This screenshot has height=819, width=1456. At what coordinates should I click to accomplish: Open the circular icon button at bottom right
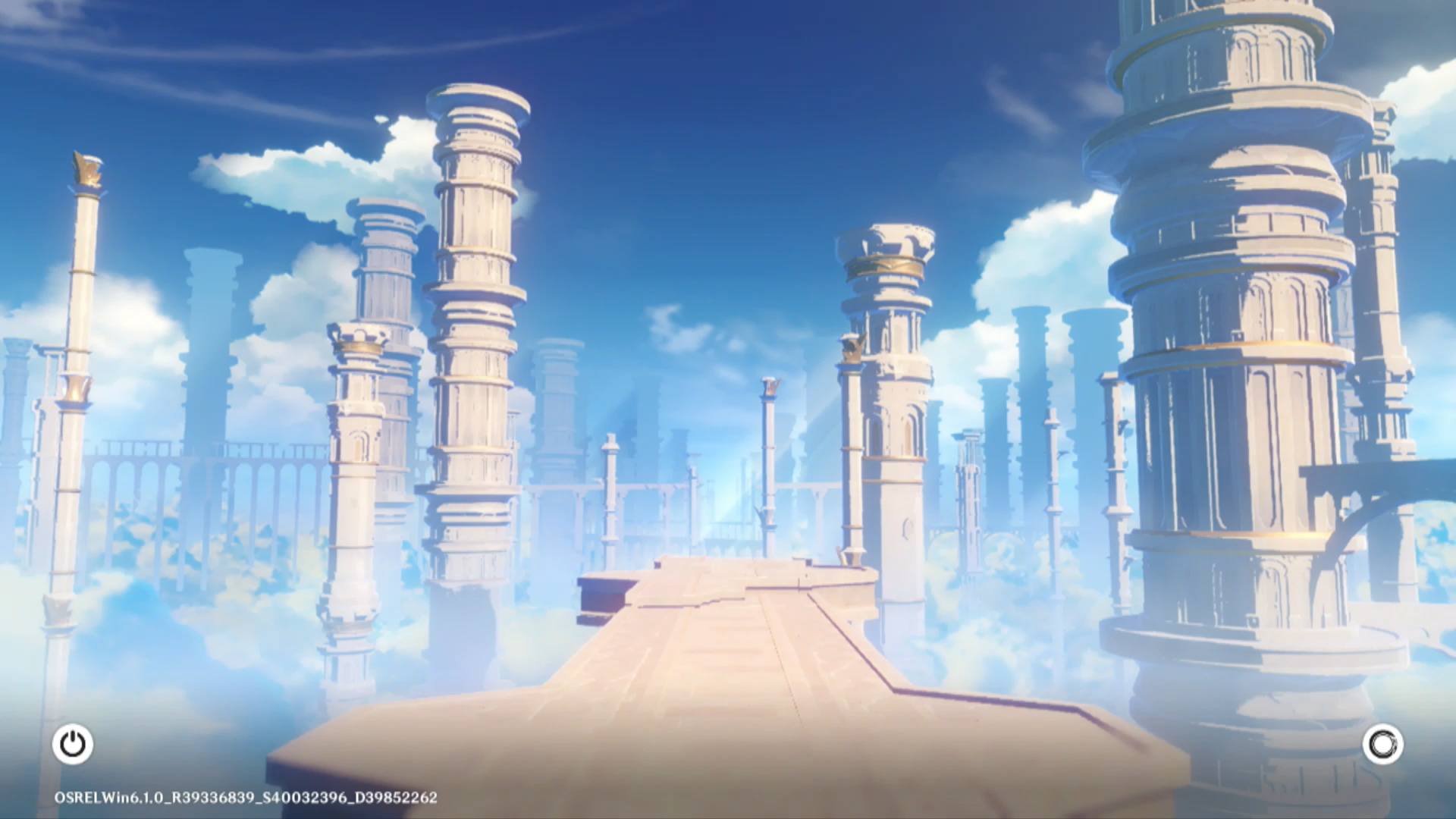click(1382, 745)
